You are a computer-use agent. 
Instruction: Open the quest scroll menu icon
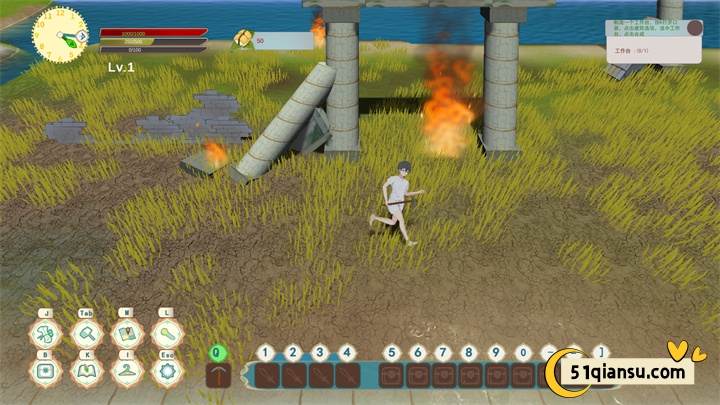pos(45,334)
